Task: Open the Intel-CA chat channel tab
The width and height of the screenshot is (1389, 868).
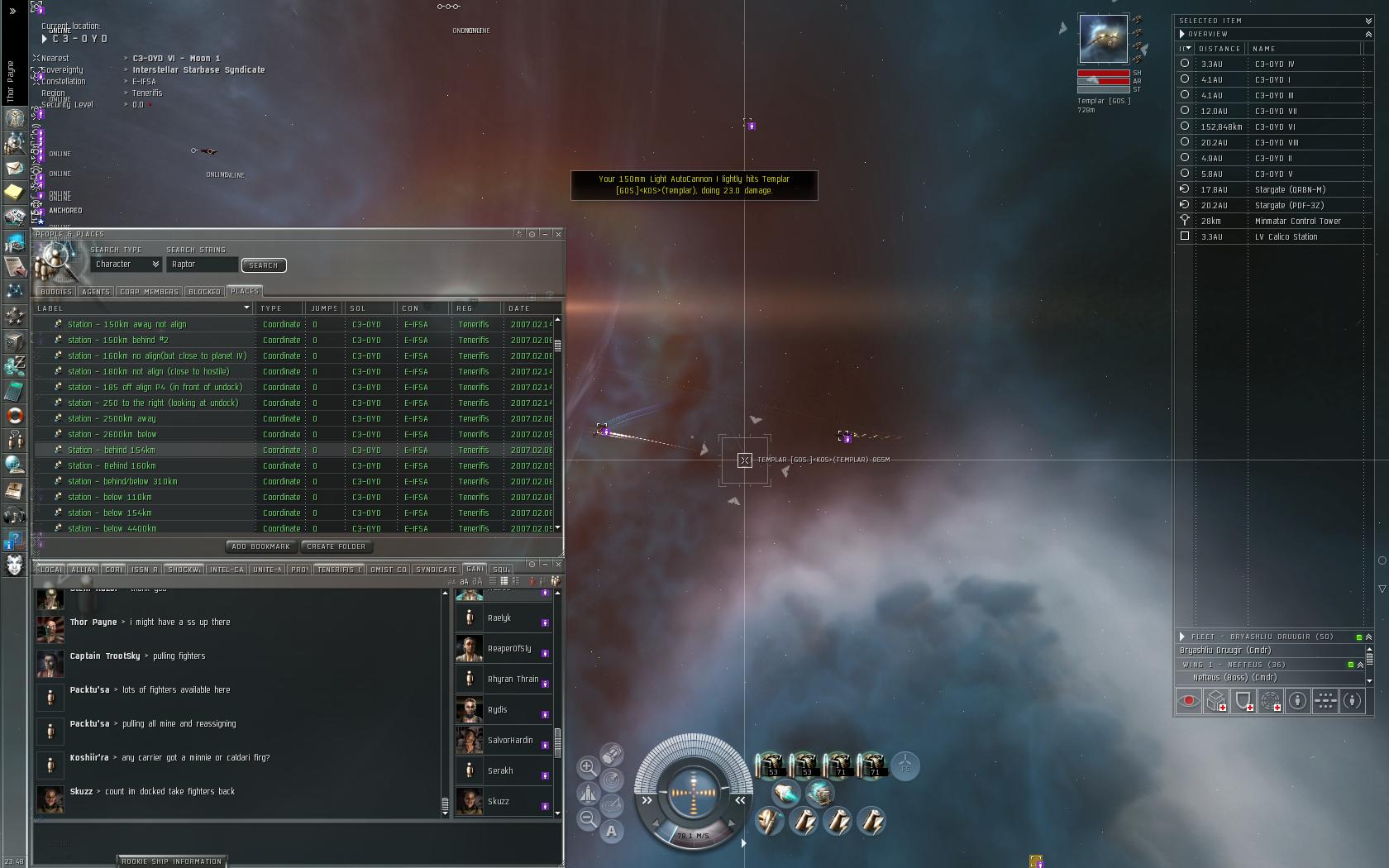Action: 227,570
